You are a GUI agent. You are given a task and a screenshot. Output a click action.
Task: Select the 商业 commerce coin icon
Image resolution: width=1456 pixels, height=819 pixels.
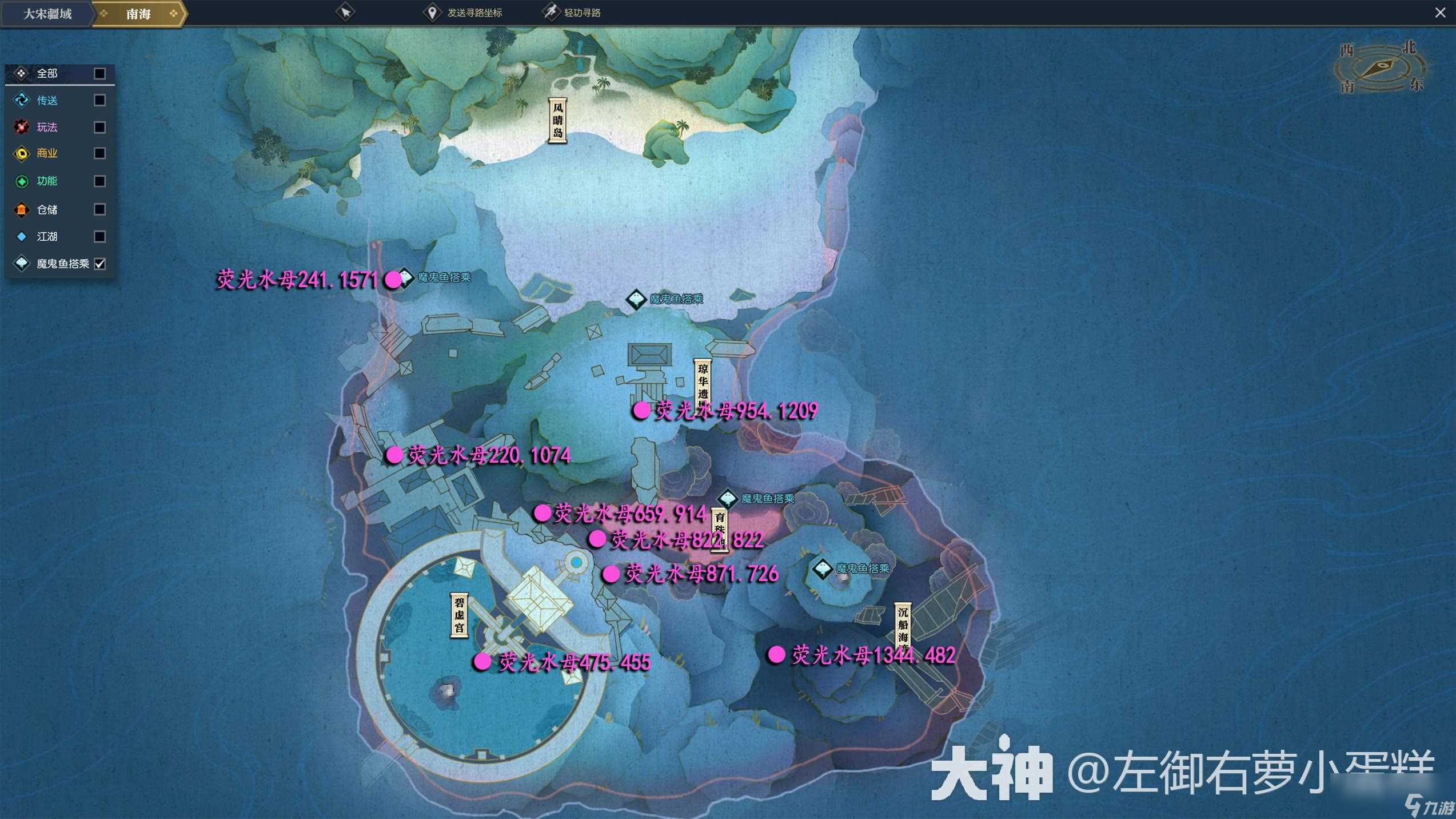tap(21, 154)
